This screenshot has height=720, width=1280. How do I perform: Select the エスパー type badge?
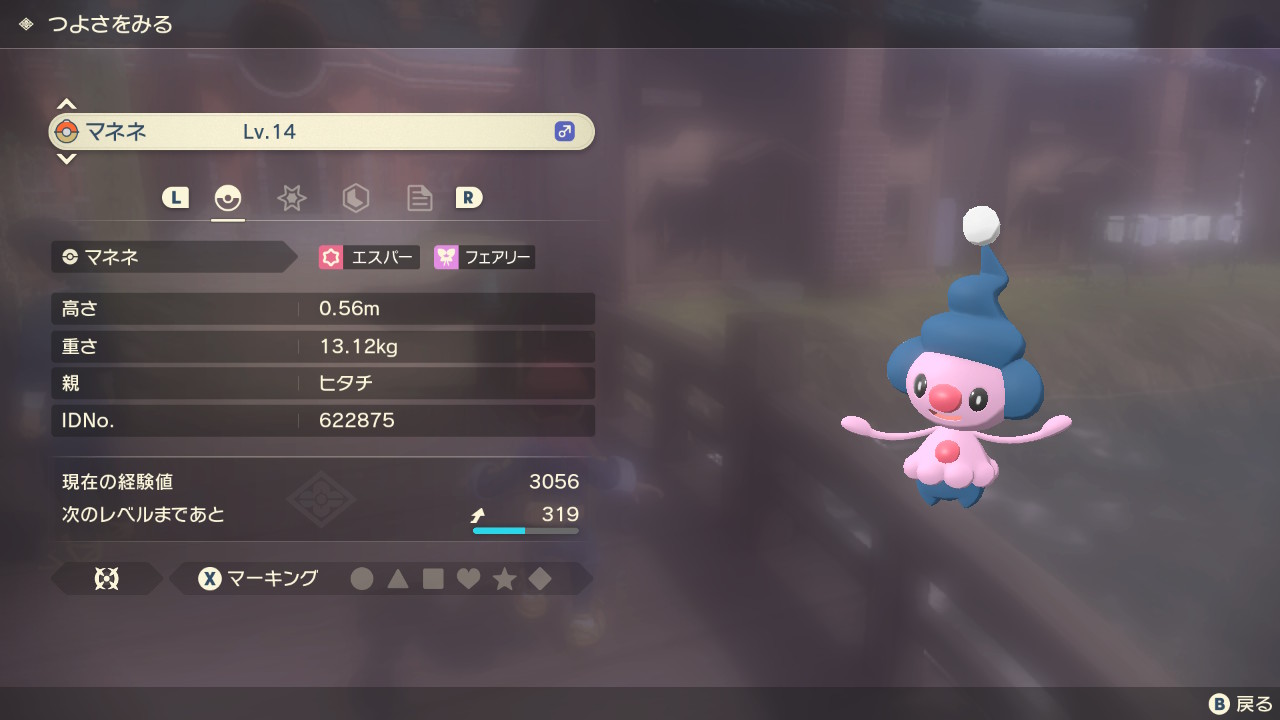pyautogui.click(x=368, y=257)
